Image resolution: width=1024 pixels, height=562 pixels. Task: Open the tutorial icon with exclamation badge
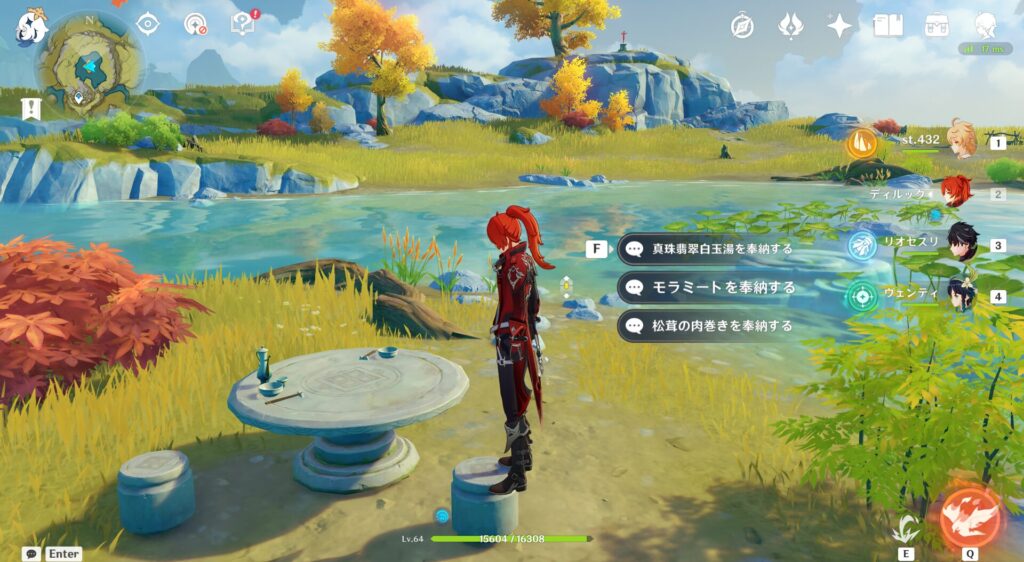coord(243,23)
